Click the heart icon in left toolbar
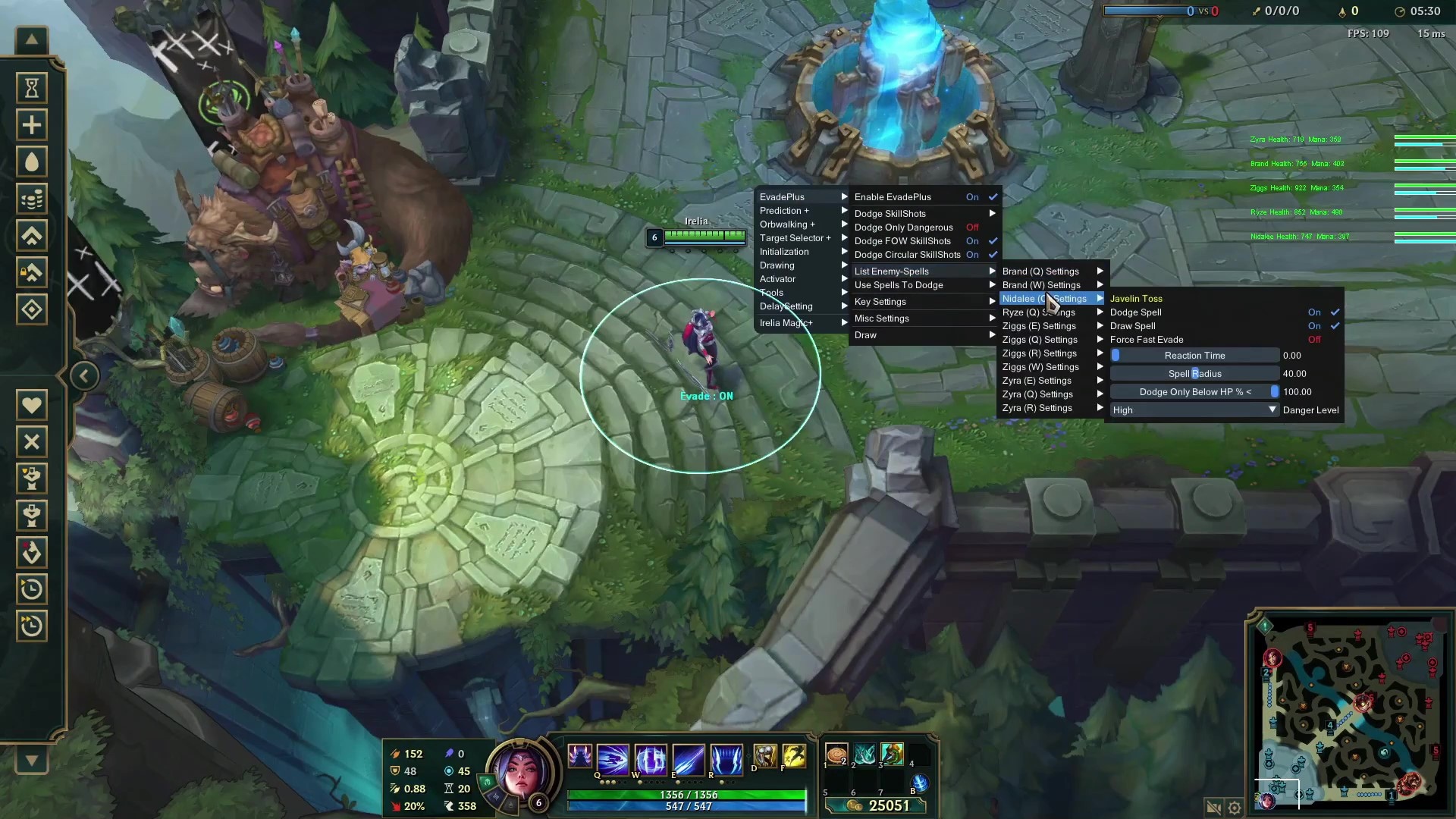The height and width of the screenshot is (819, 1456). [x=32, y=405]
